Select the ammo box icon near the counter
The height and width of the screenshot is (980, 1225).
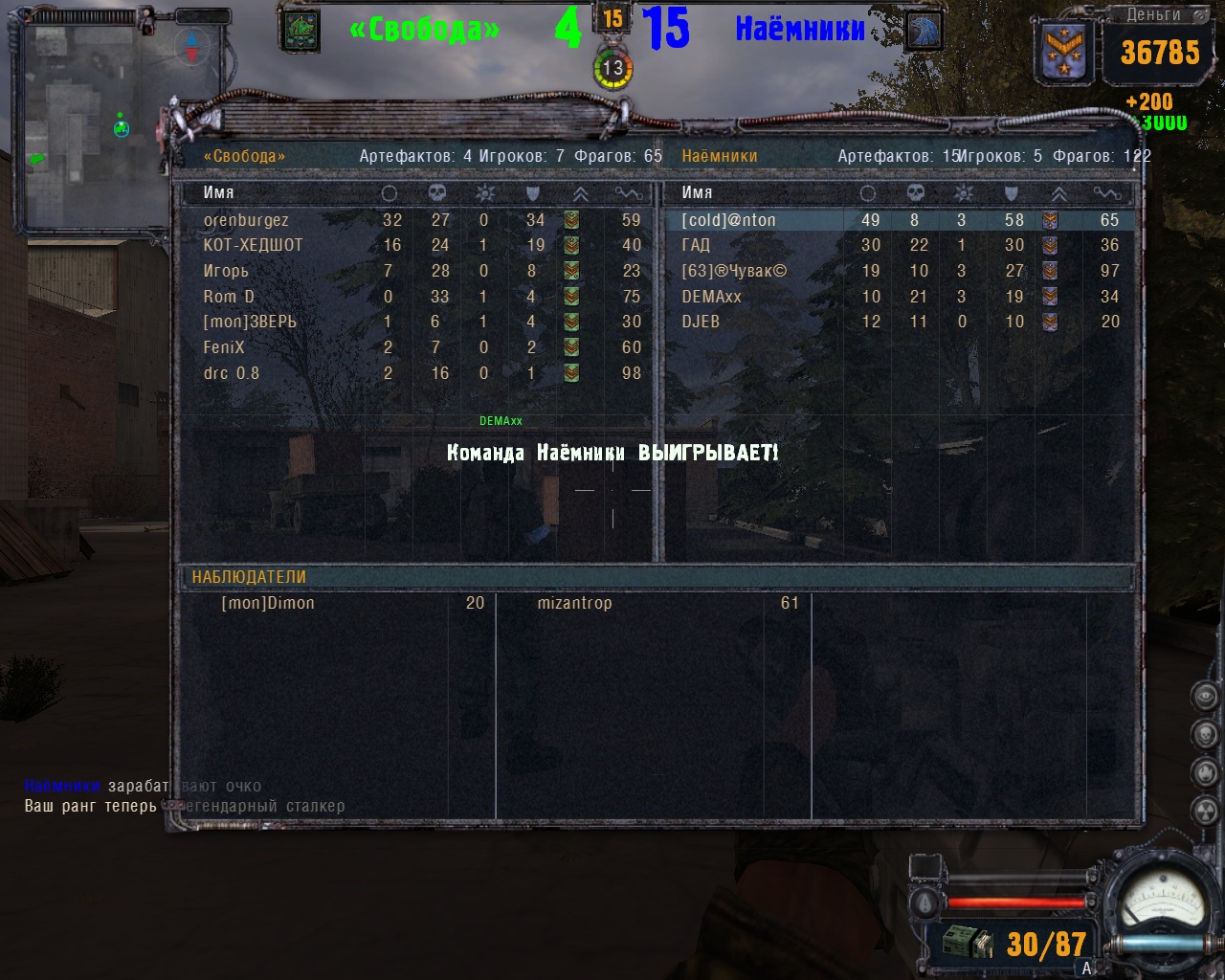968,944
